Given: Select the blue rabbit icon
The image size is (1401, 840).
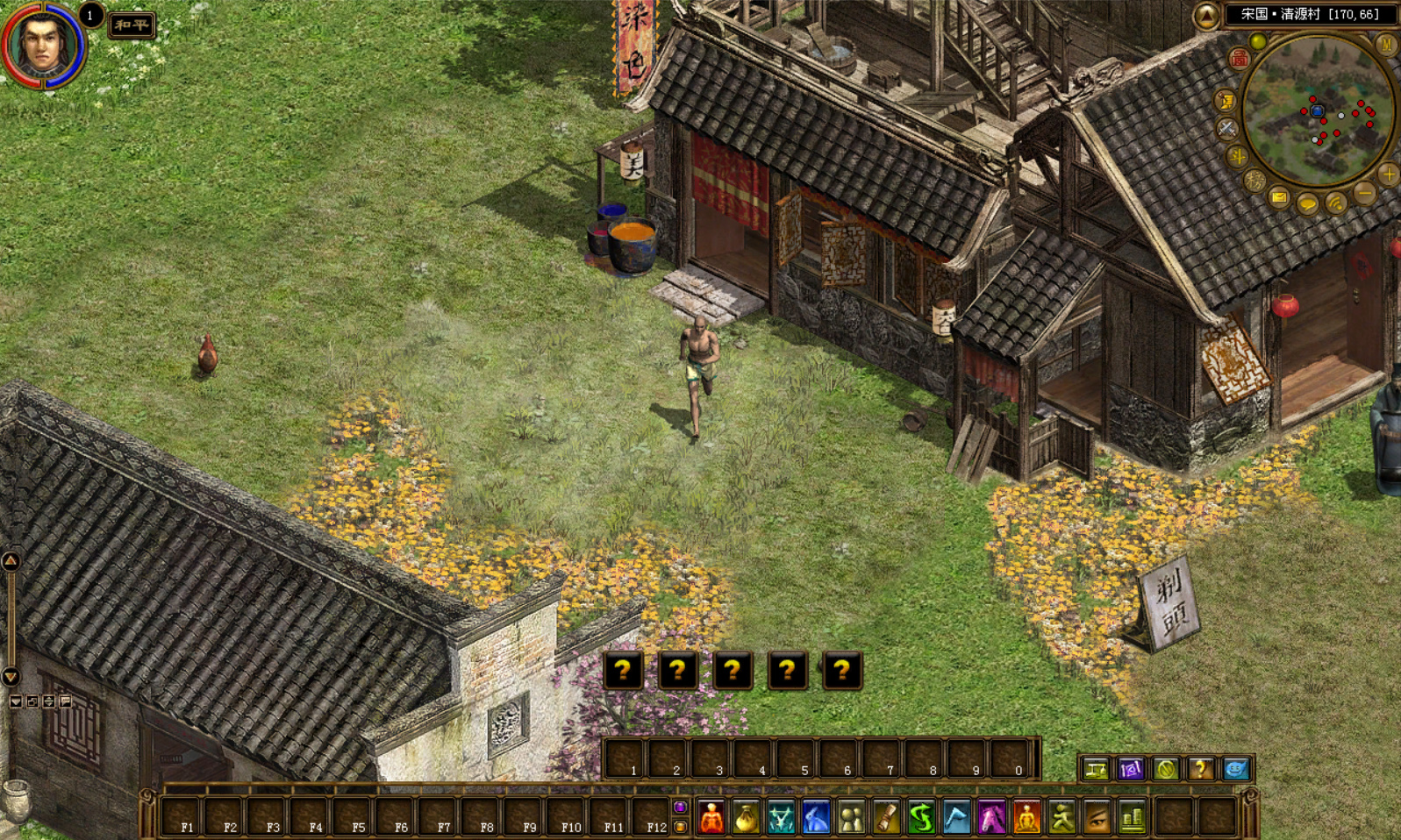Looking at the screenshot, I should pos(816,818).
